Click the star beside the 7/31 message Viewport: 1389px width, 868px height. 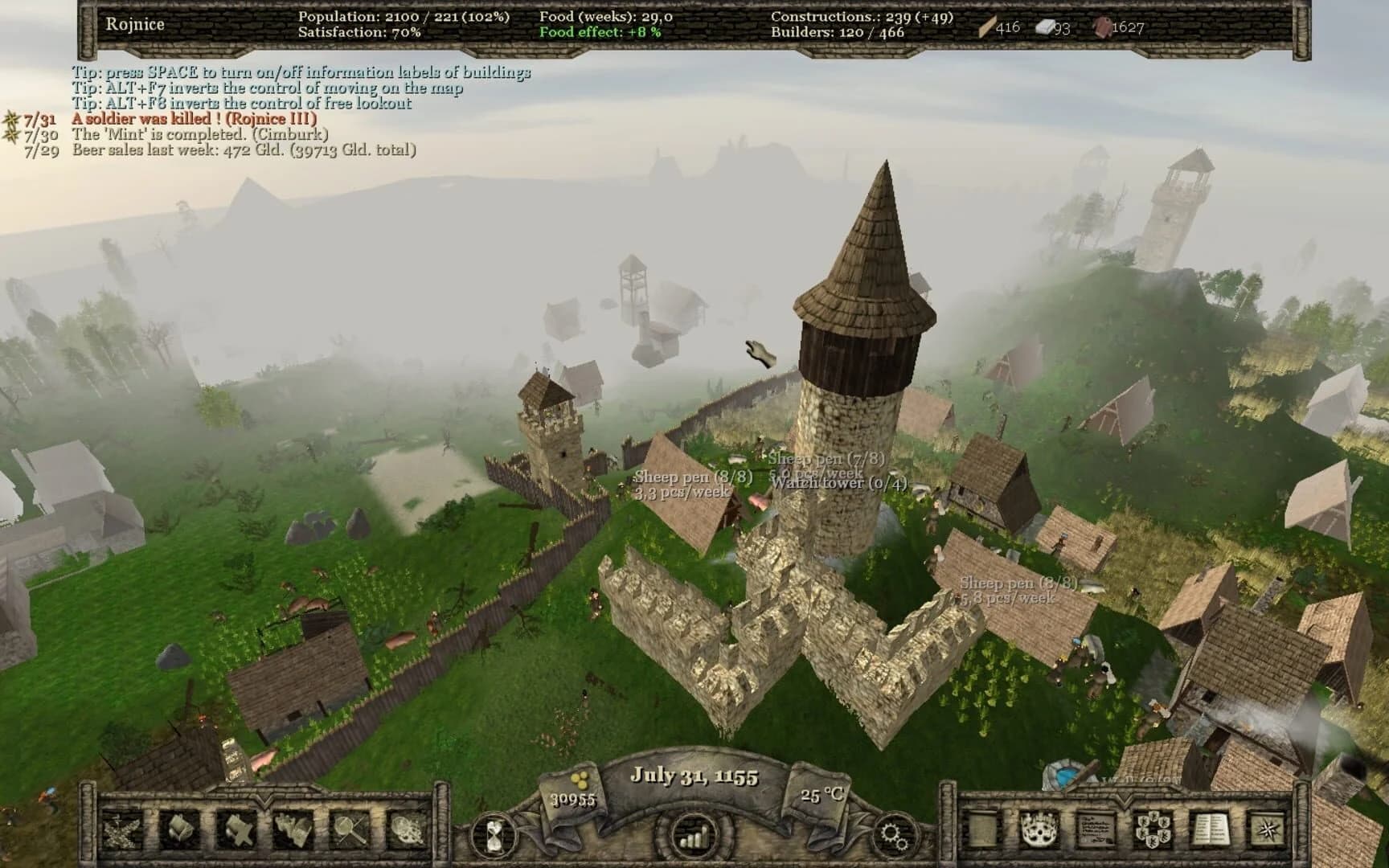10,119
